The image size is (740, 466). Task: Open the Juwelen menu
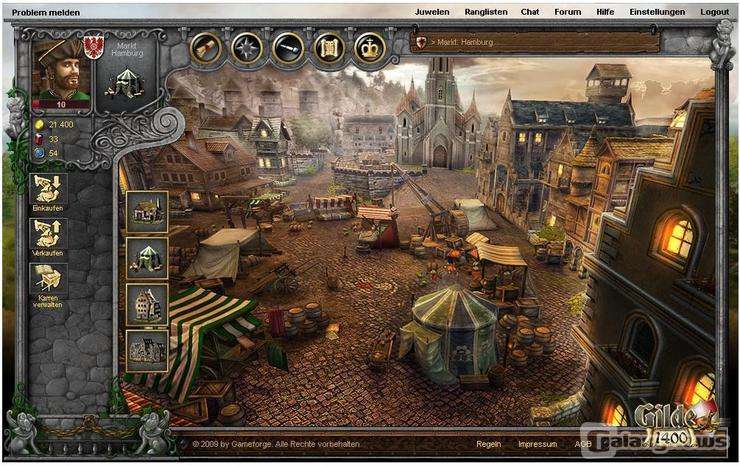point(430,12)
